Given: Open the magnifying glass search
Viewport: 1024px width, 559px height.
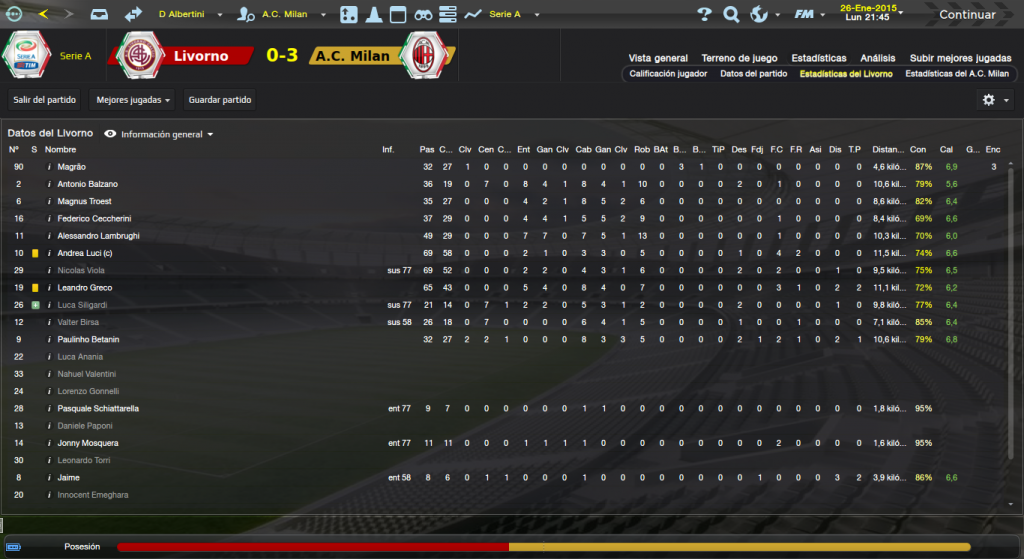Looking at the screenshot, I should 731,15.
